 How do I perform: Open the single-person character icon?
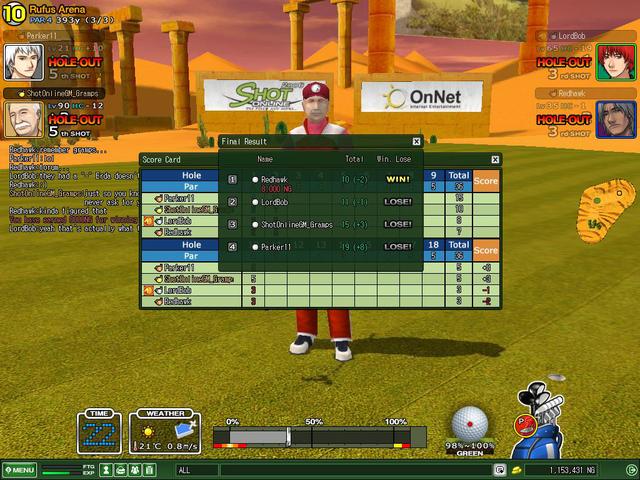(107, 470)
